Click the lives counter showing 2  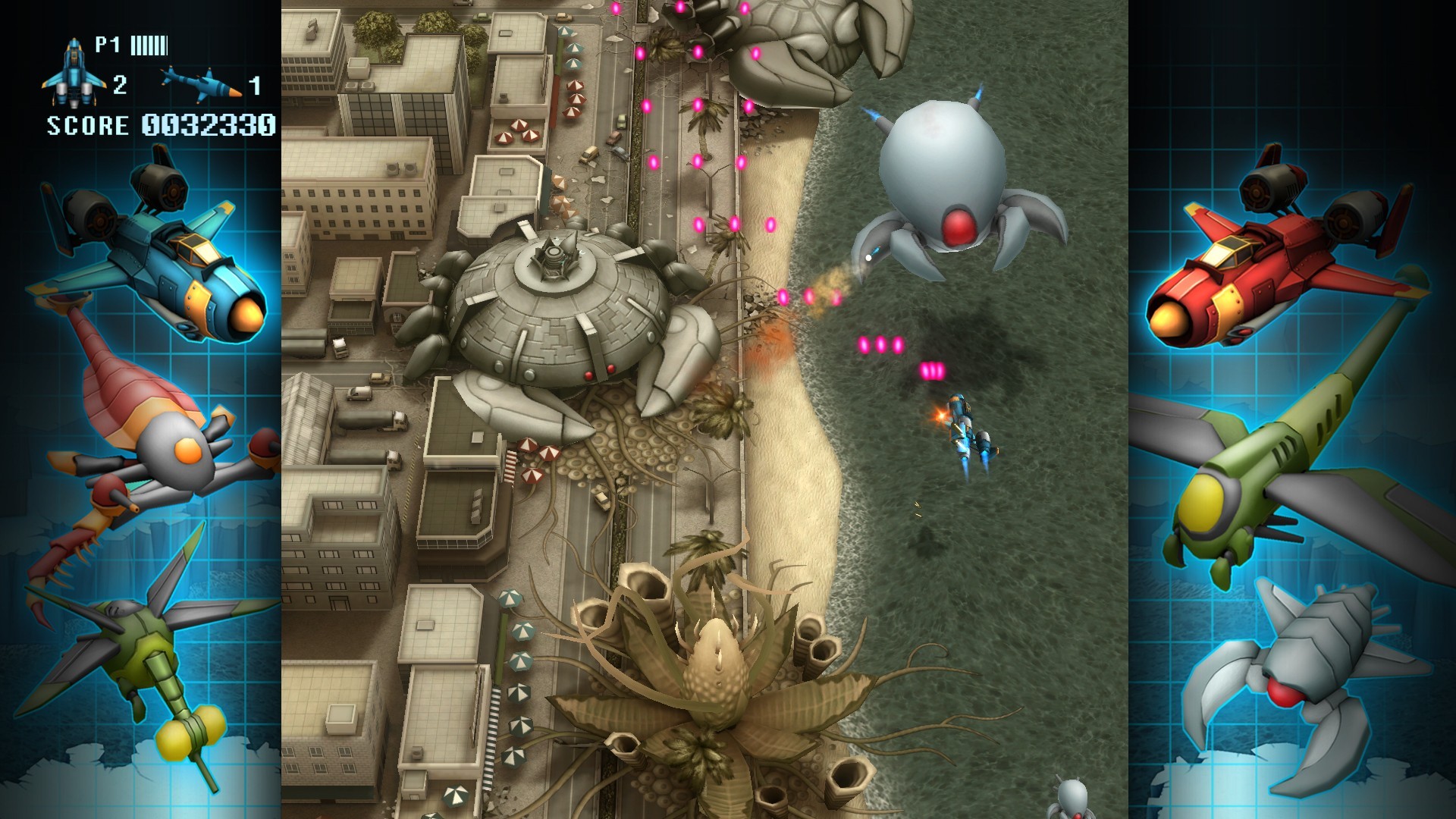click(x=121, y=83)
